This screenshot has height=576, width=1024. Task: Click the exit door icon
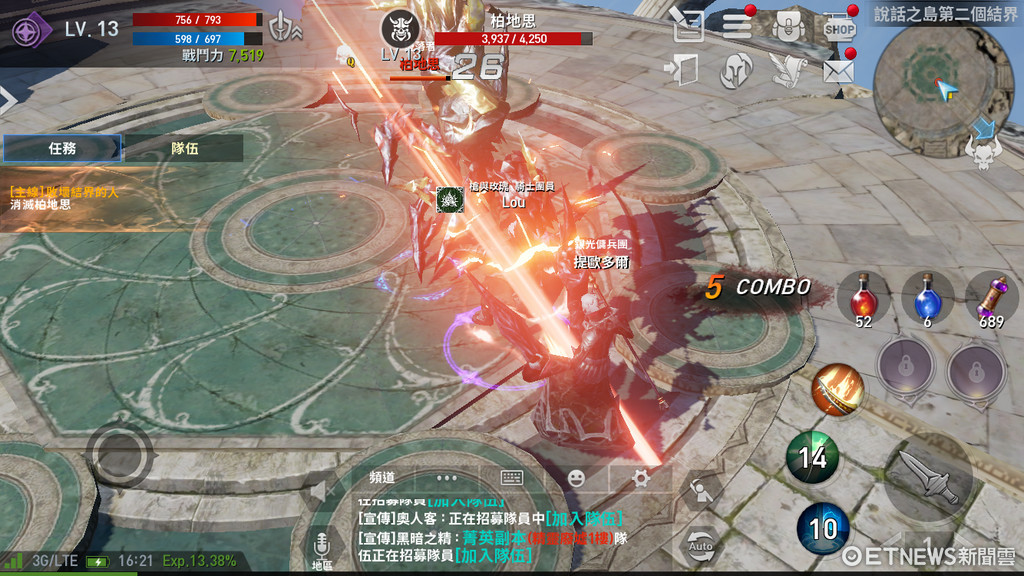685,70
